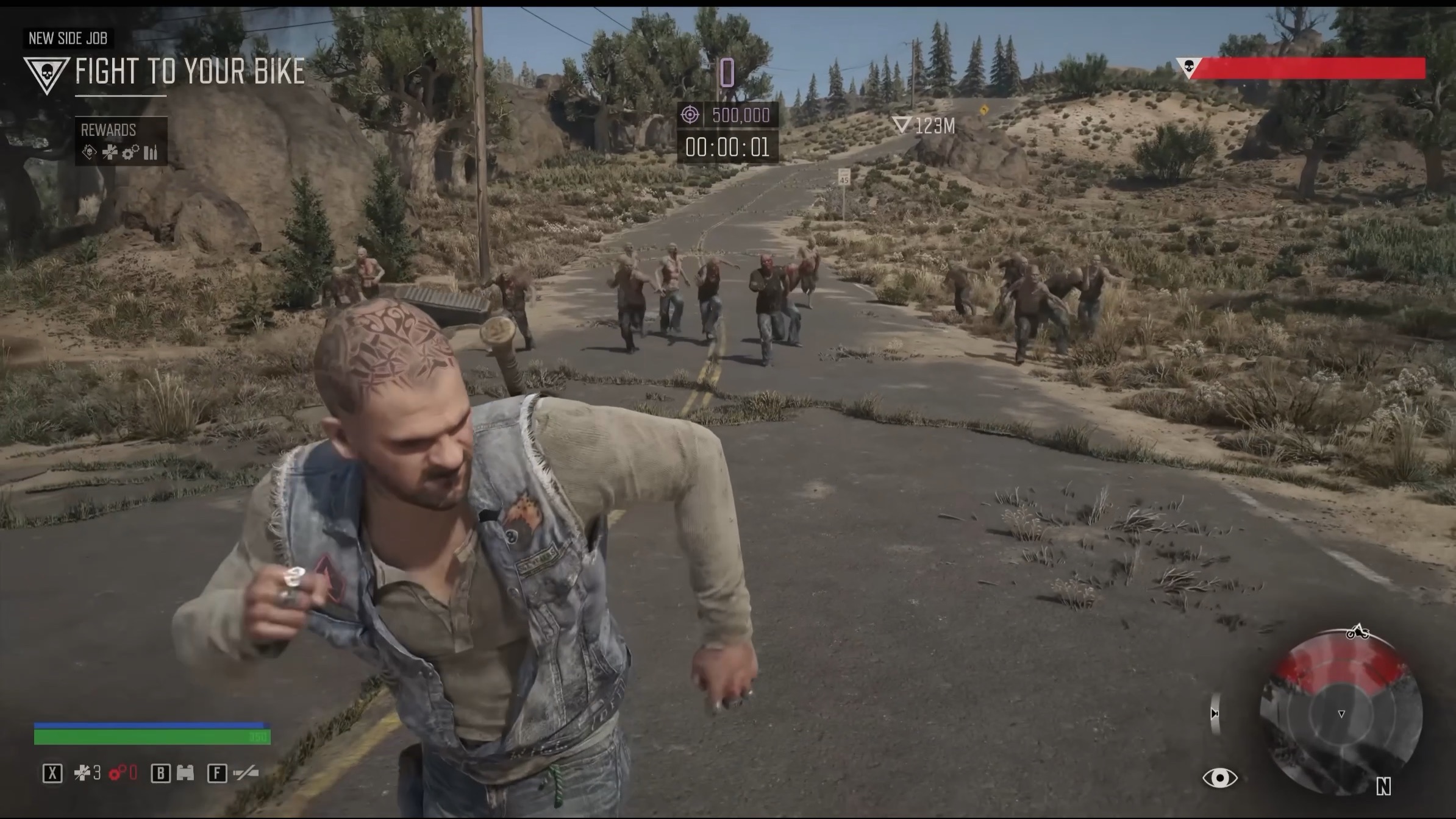
Task: Click the motorcycle marker on the minimap
Action: click(x=1357, y=633)
